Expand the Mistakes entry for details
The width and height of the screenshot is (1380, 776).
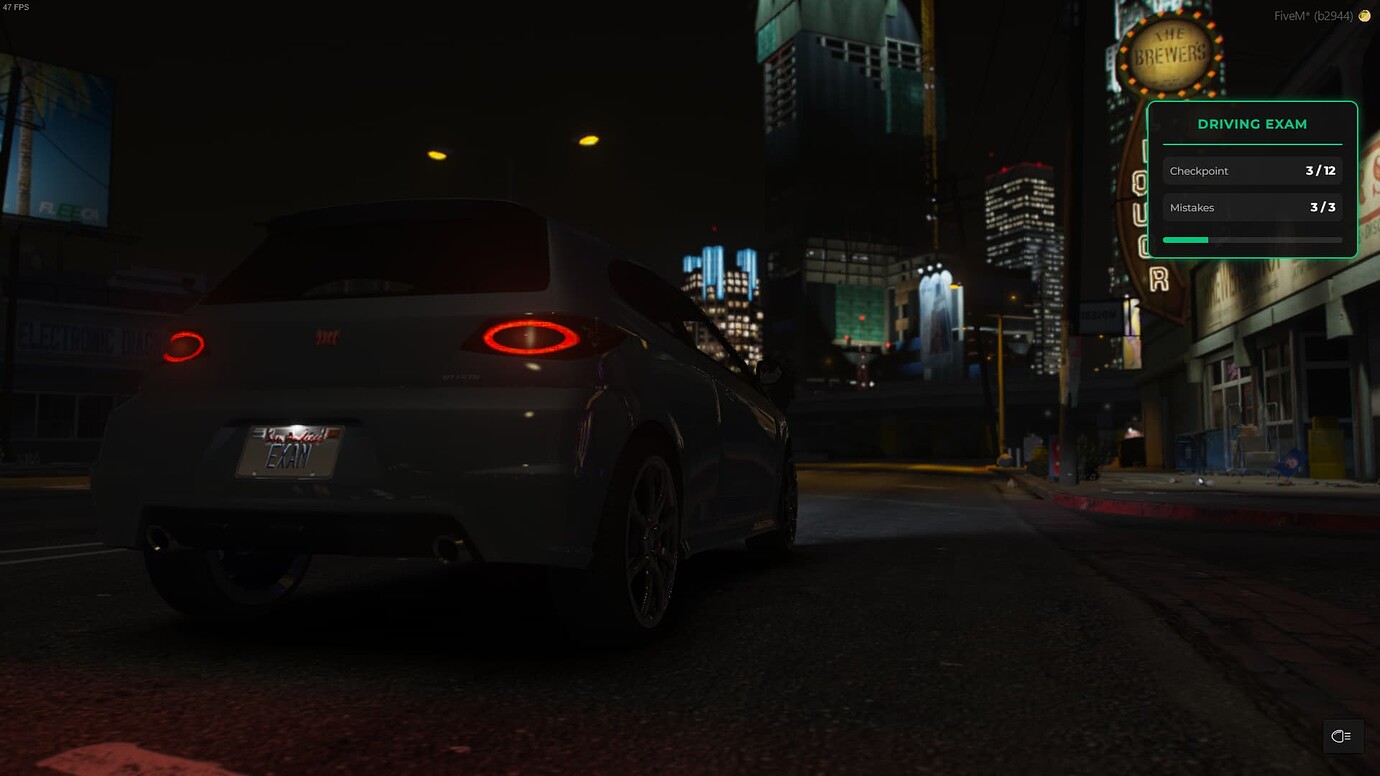(1252, 207)
